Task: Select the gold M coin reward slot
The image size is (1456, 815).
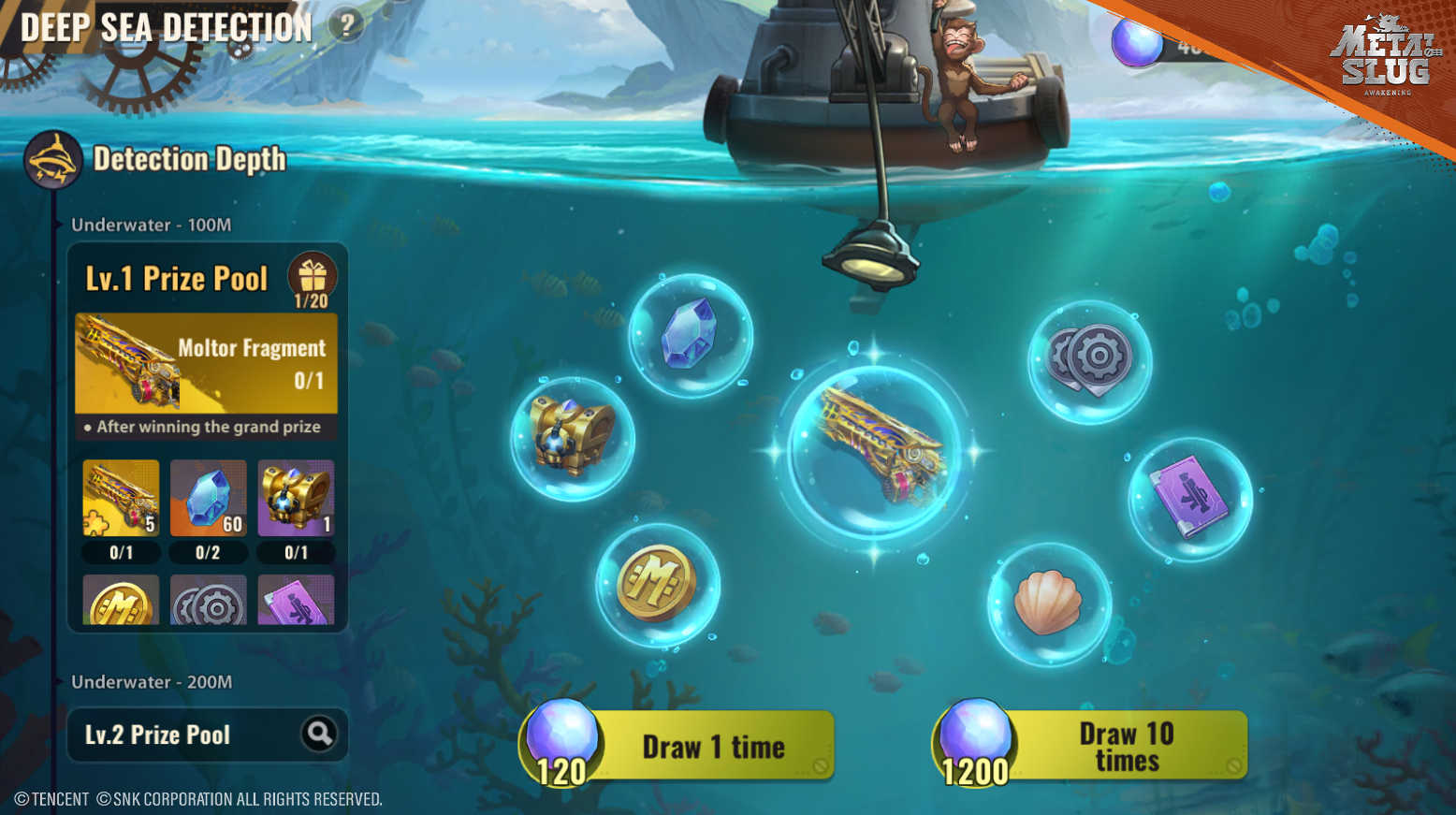Action: pos(121,601)
